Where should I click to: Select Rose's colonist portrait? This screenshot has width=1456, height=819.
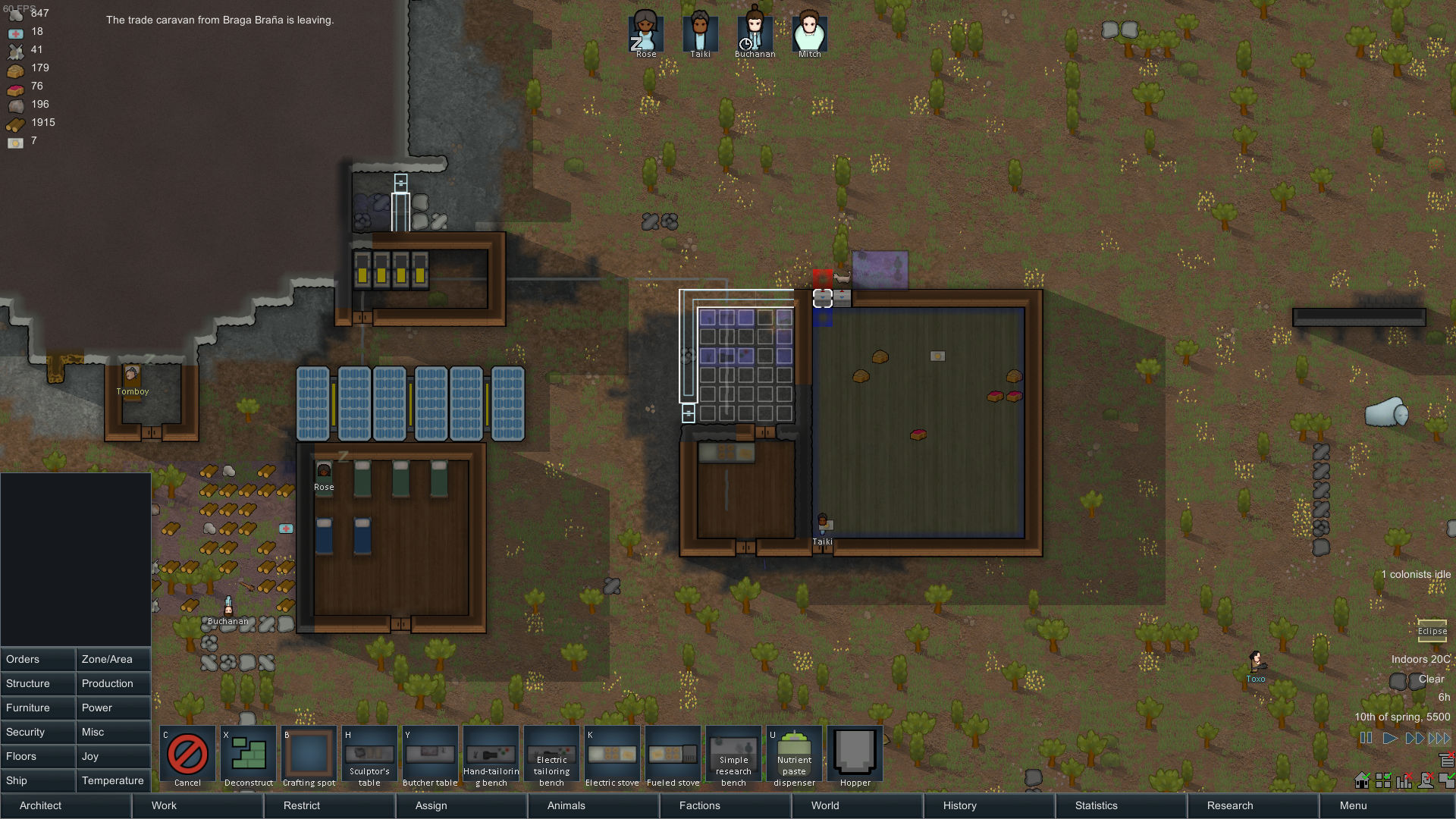[x=646, y=33]
